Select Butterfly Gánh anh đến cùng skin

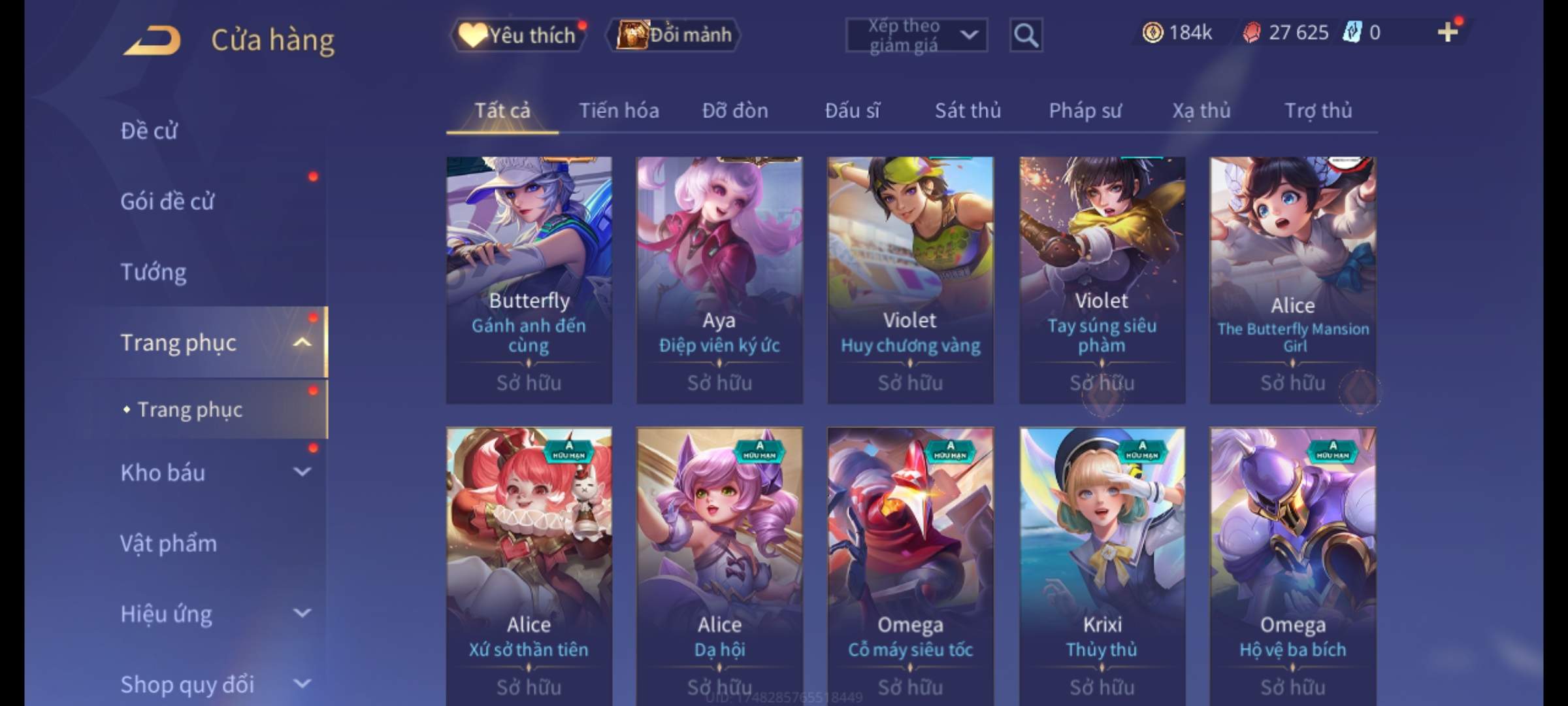click(x=529, y=280)
